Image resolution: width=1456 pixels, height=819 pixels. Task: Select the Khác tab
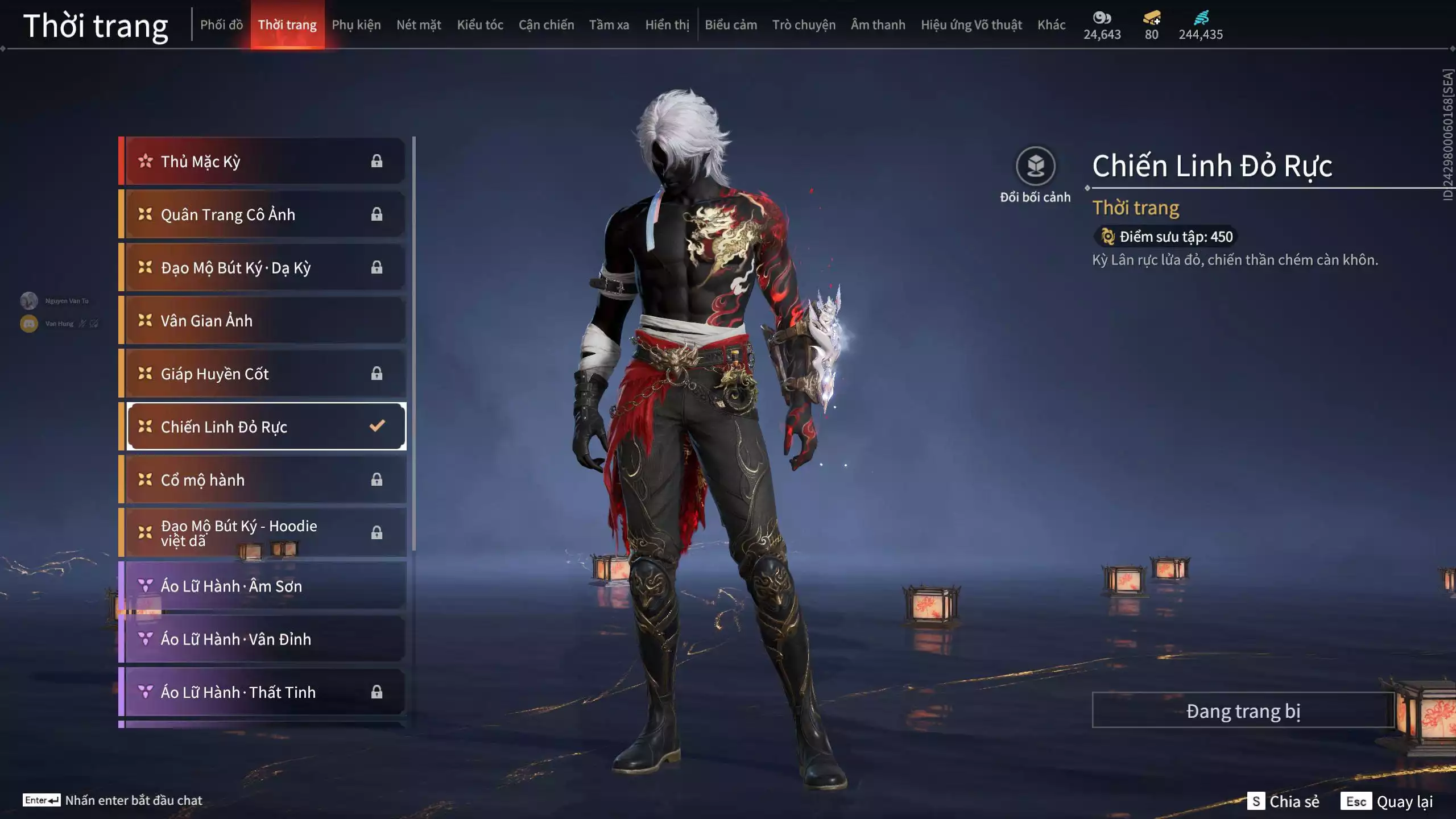pos(1051,25)
